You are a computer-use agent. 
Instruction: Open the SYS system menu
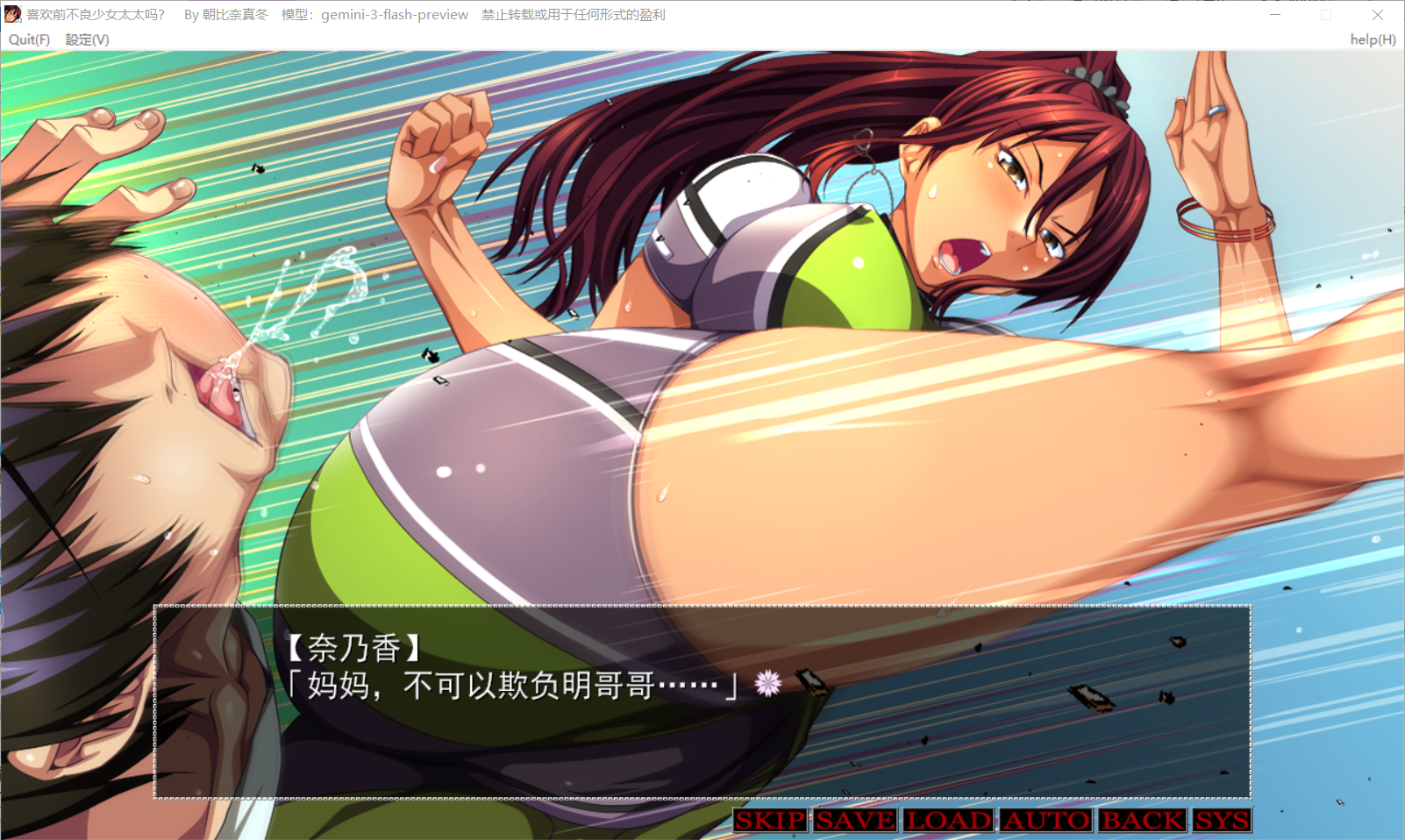tap(1223, 821)
